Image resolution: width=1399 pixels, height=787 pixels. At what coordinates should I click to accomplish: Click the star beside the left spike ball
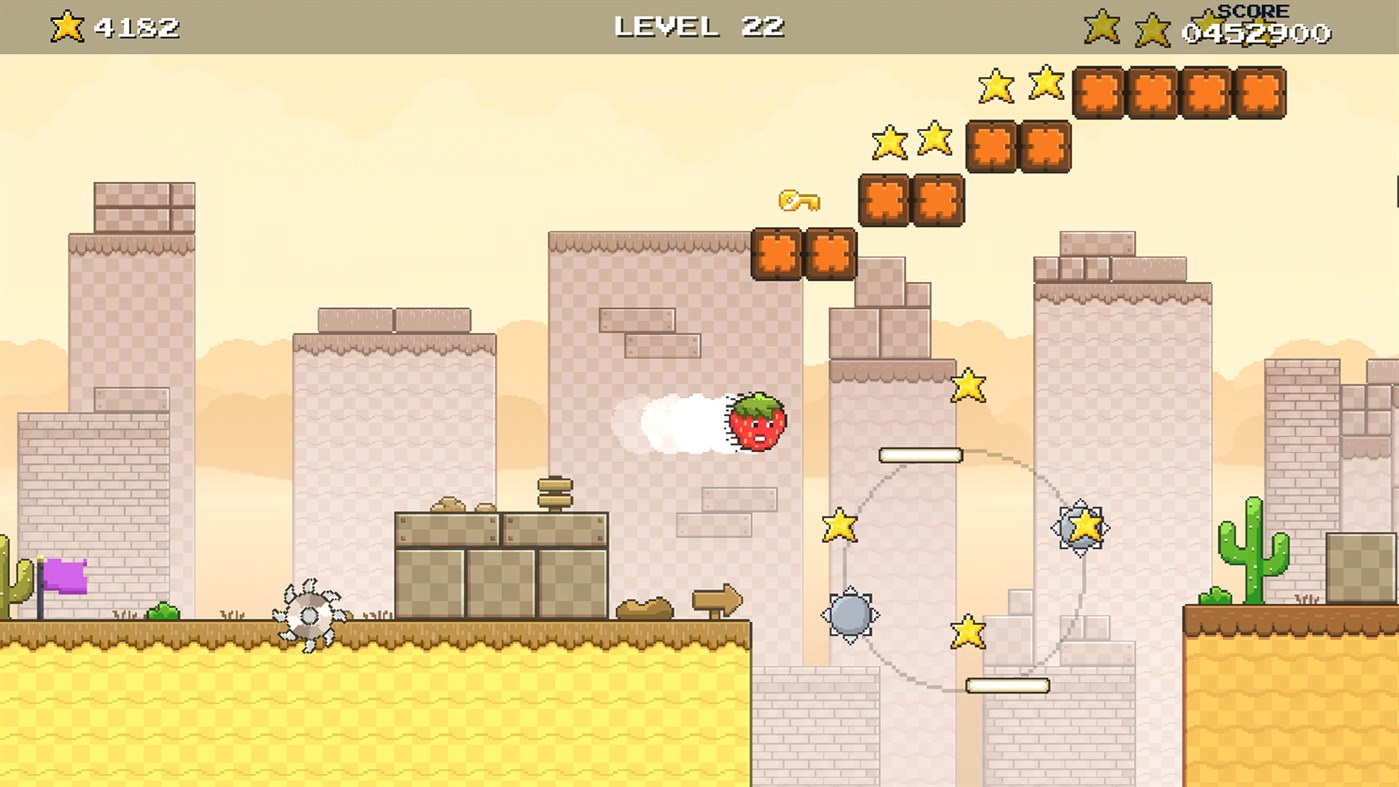click(840, 522)
